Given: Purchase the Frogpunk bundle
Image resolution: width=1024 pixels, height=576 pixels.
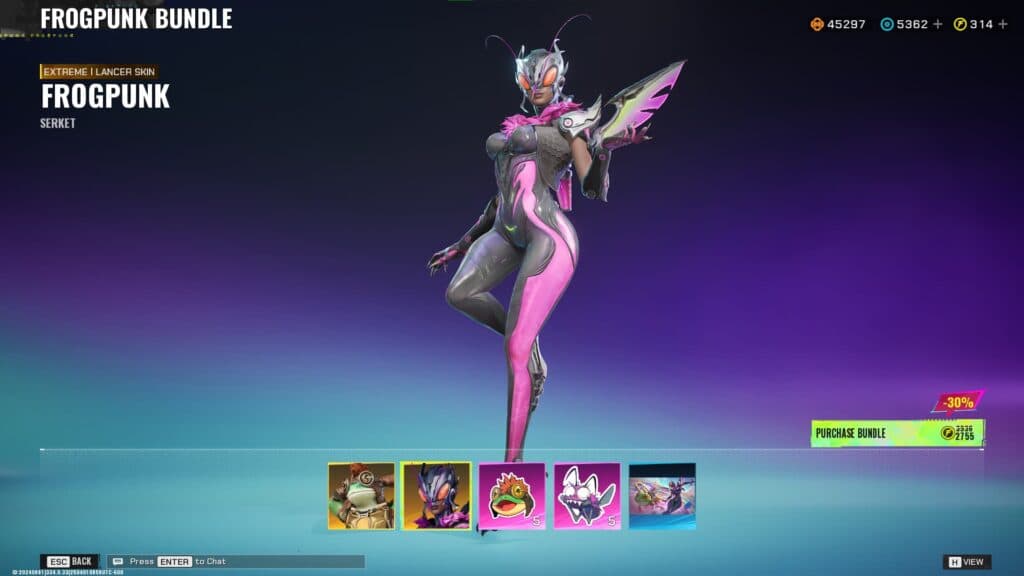Looking at the screenshot, I should pos(897,433).
